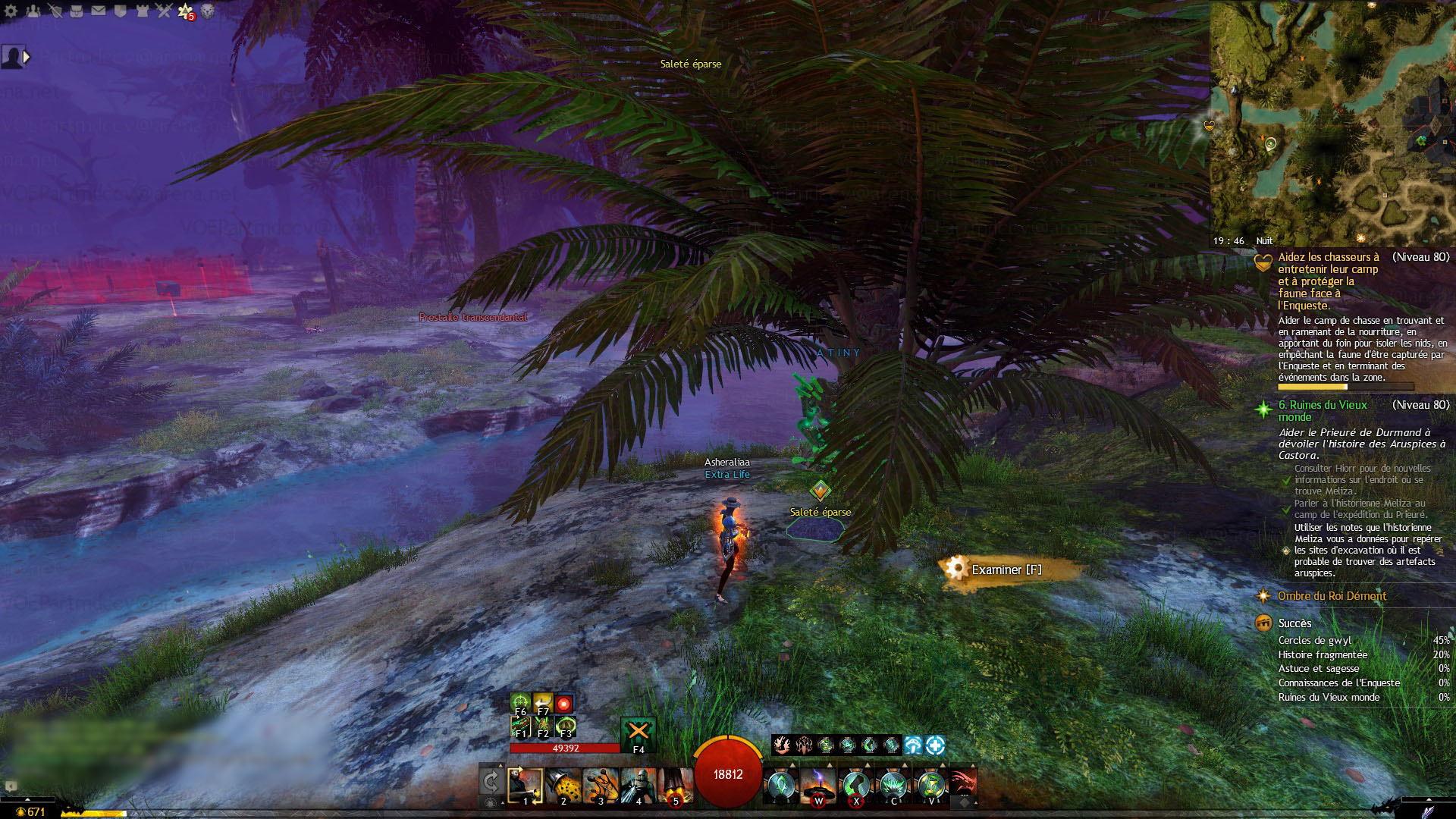
Task: Activate the V elite hourglass skill
Action: pyautogui.click(x=931, y=785)
